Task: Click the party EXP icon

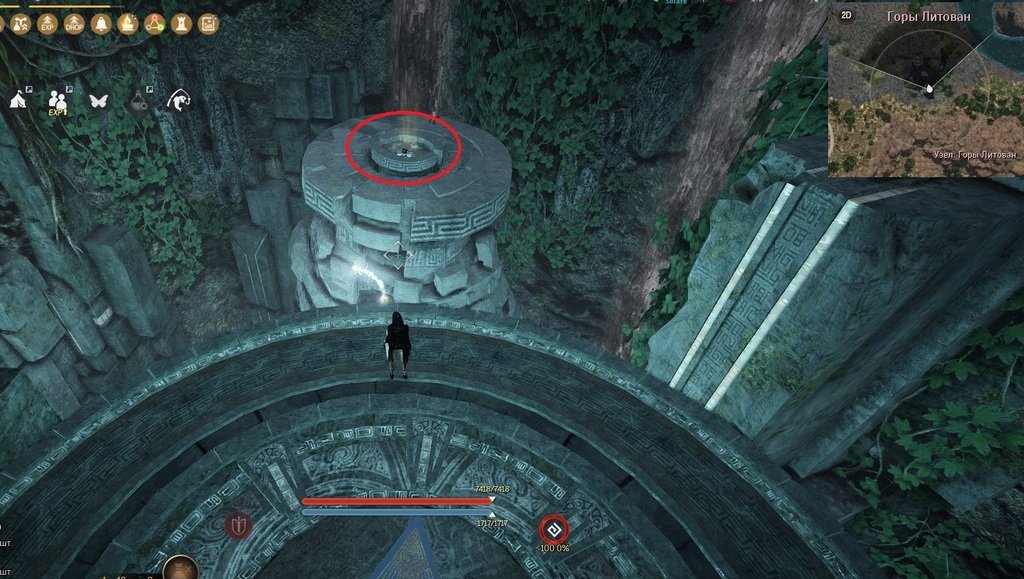Action: [x=58, y=101]
